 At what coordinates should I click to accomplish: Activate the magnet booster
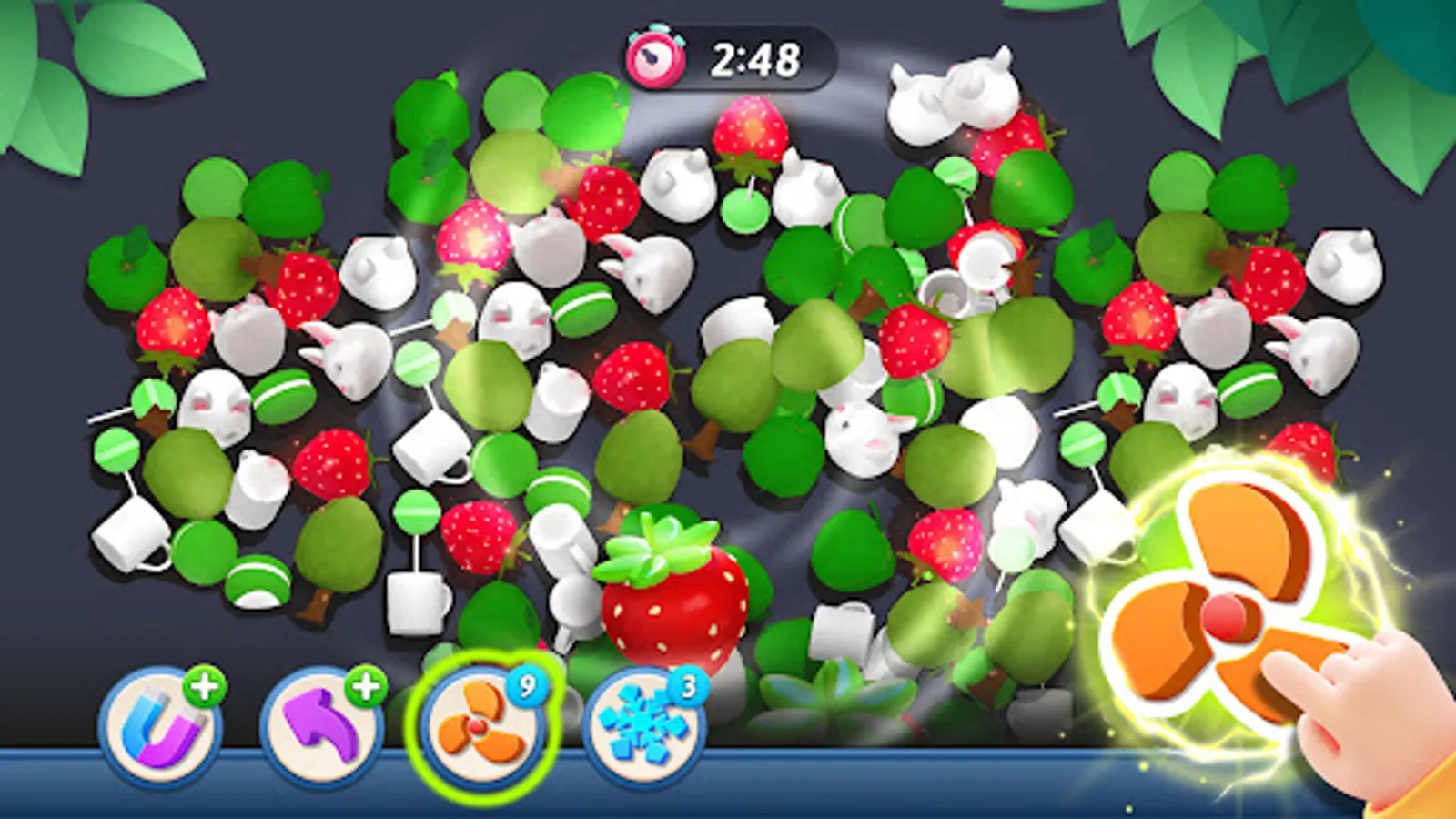162,723
